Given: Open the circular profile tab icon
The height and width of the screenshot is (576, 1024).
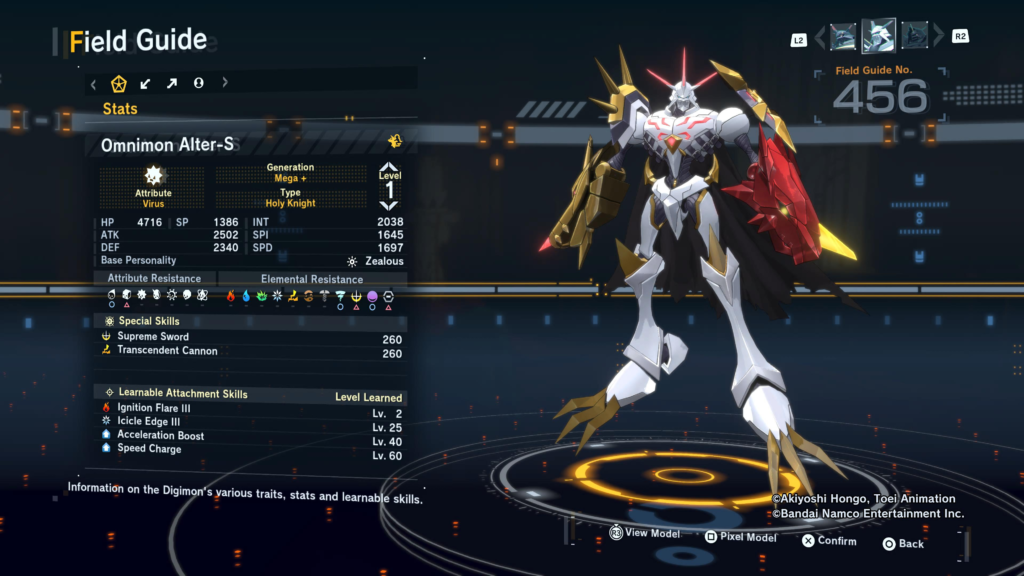Looking at the screenshot, I should pyautogui.click(x=198, y=83).
